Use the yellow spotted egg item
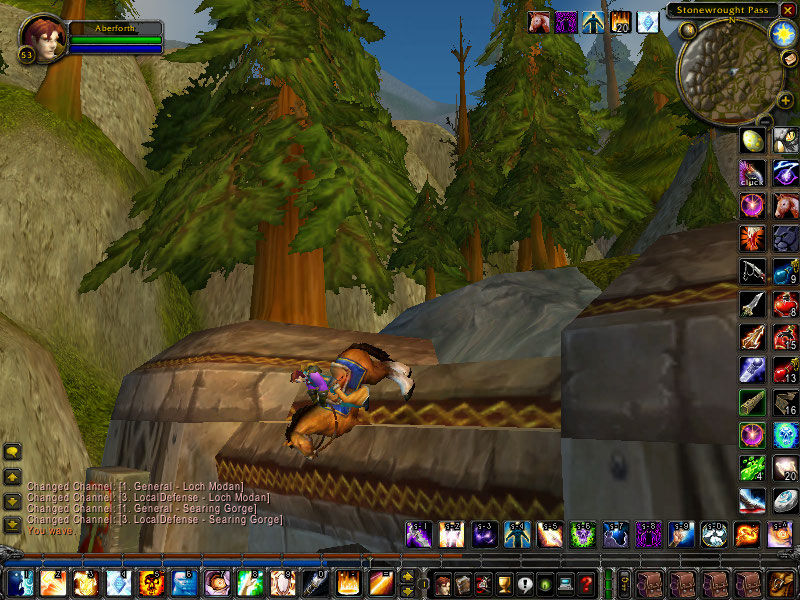The height and width of the screenshot is (600, 800). 752,141
